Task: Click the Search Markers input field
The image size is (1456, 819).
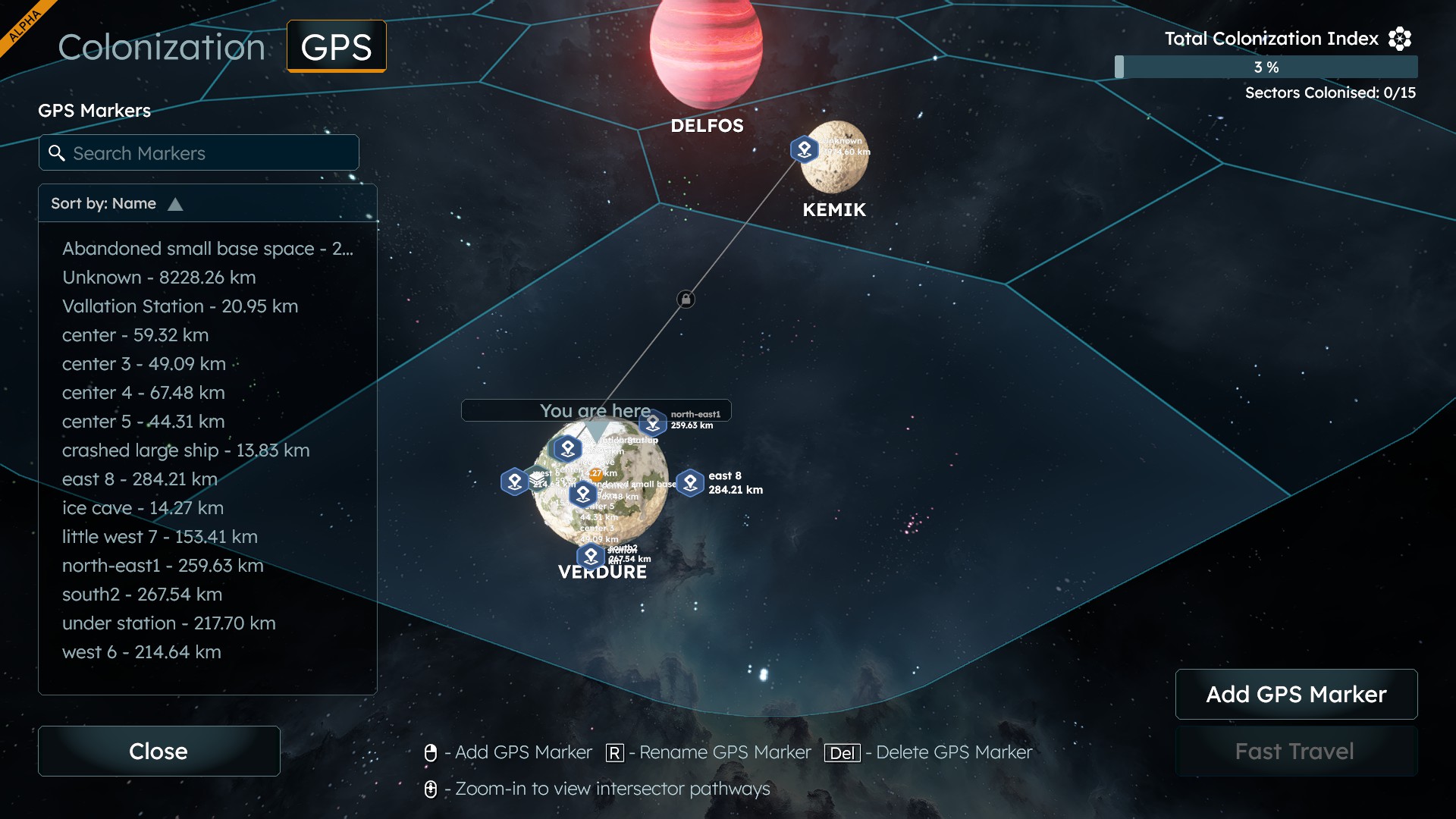Action: point(199,153)
